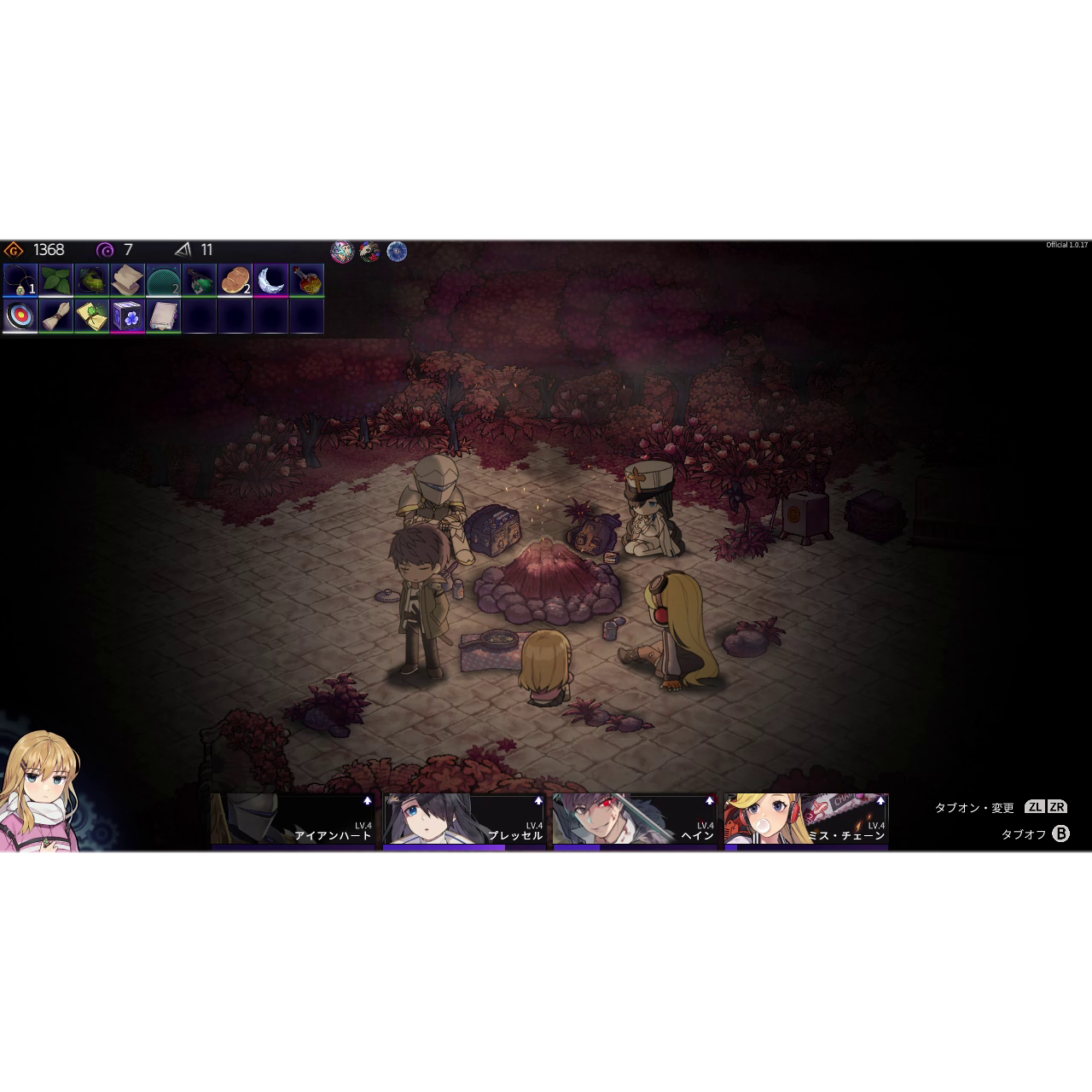Switch to the Pressel character tab

[462, 819]
